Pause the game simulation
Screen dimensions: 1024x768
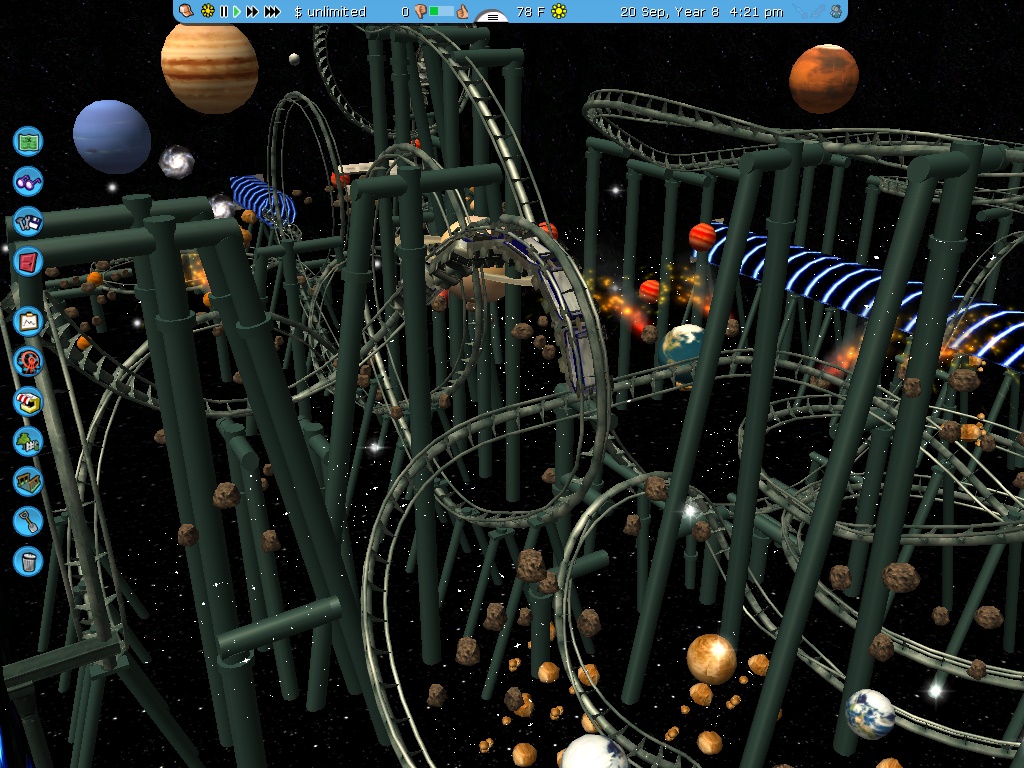[x=224, y=12]
